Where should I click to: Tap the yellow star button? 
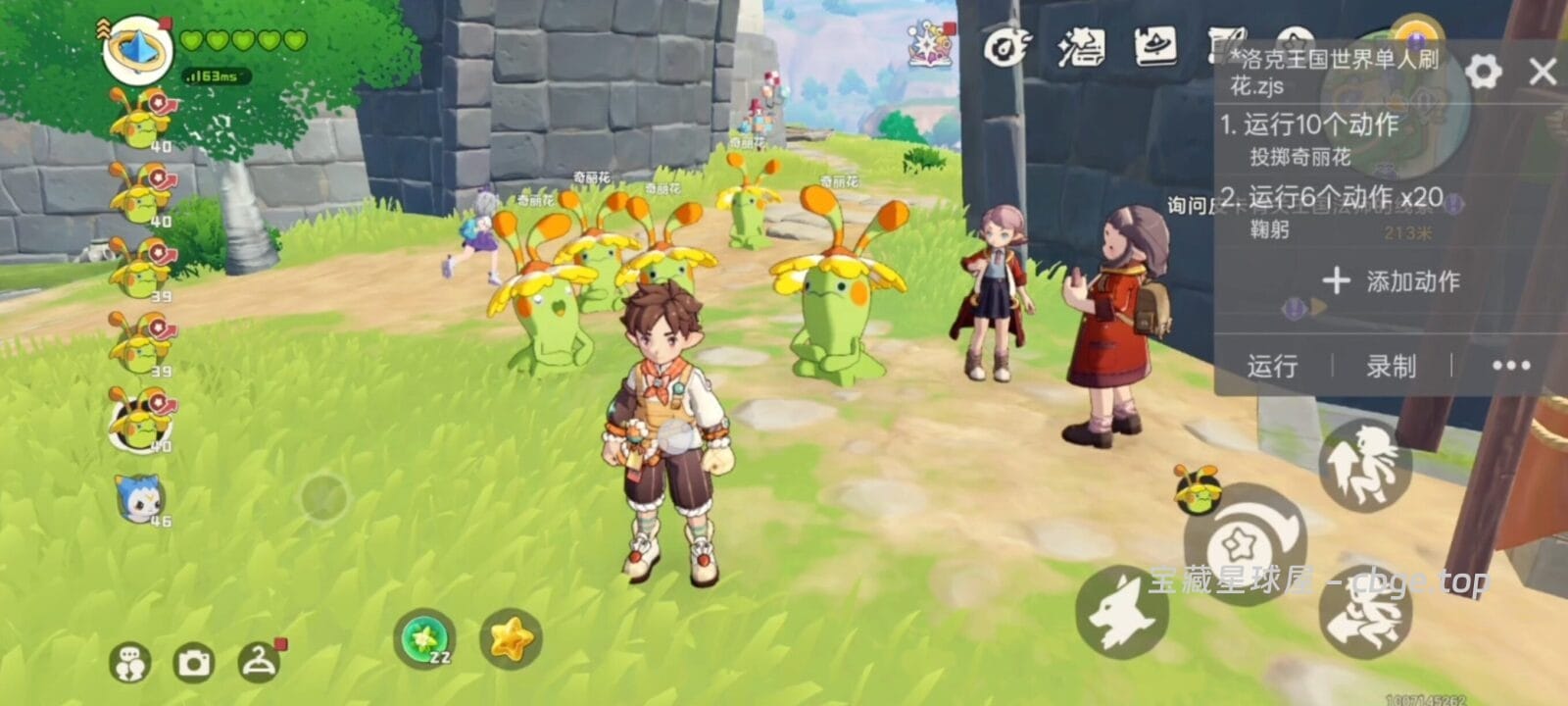click(511, 639)
